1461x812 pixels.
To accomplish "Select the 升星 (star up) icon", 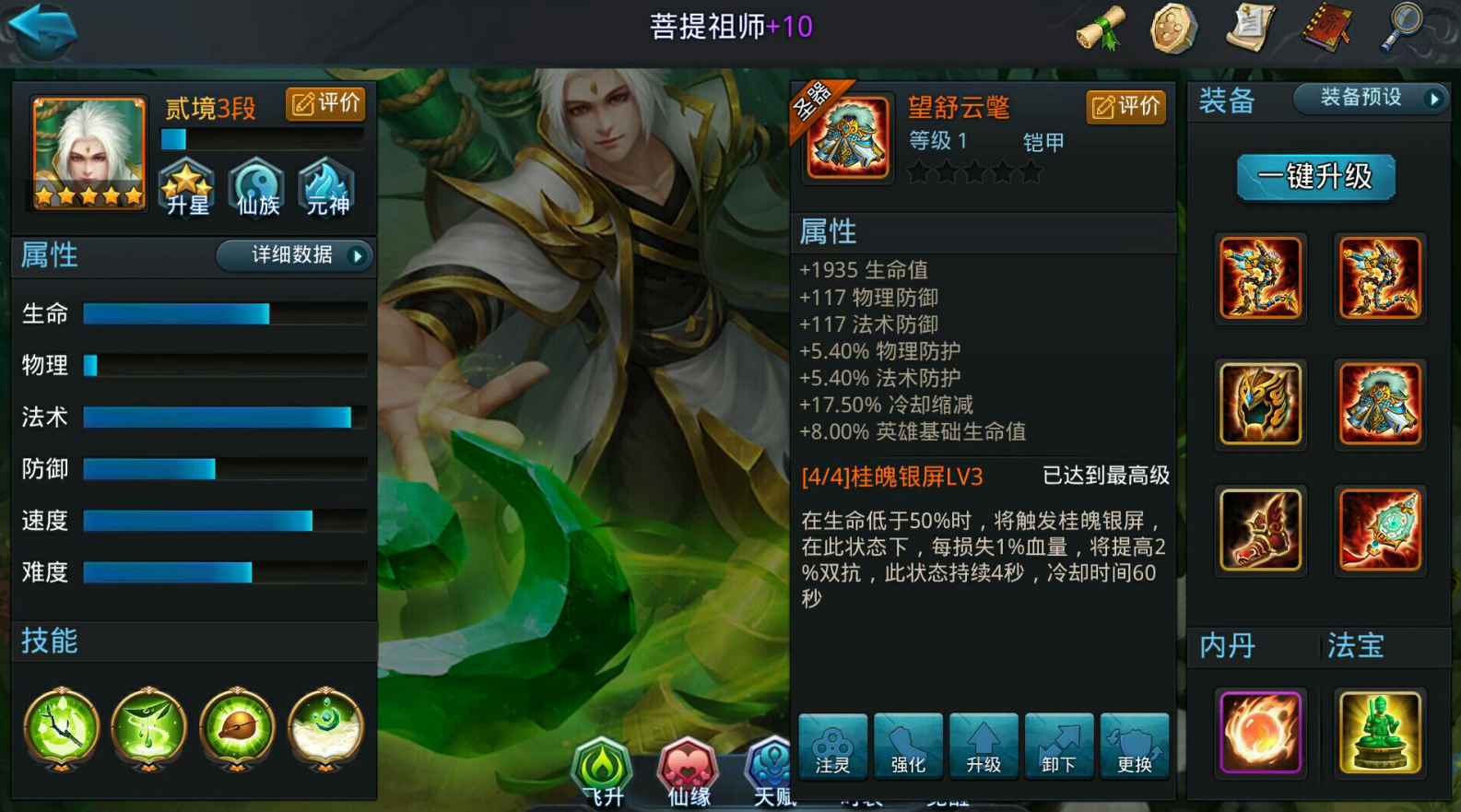I will tap(186, 187).
